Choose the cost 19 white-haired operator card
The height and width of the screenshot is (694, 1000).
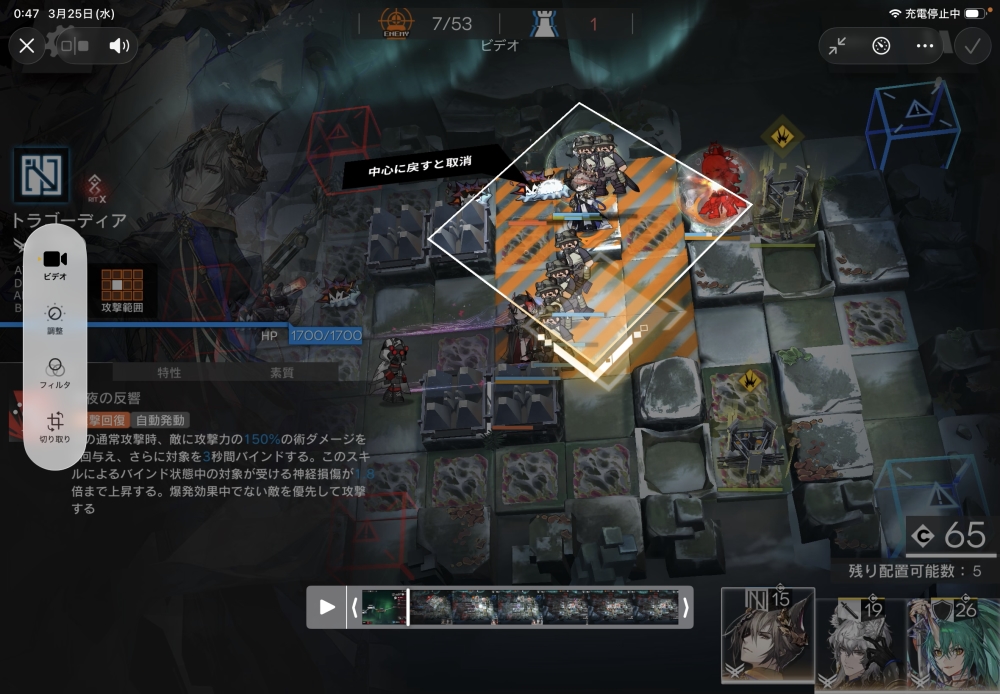coord(860,642)
